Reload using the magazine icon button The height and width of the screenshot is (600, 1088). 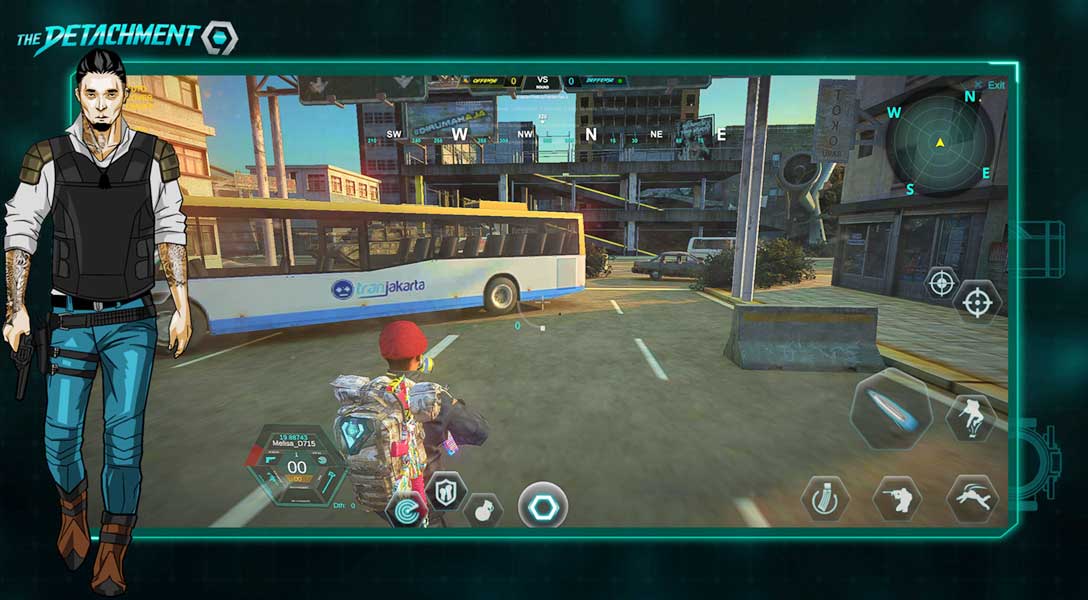point(825,498)
